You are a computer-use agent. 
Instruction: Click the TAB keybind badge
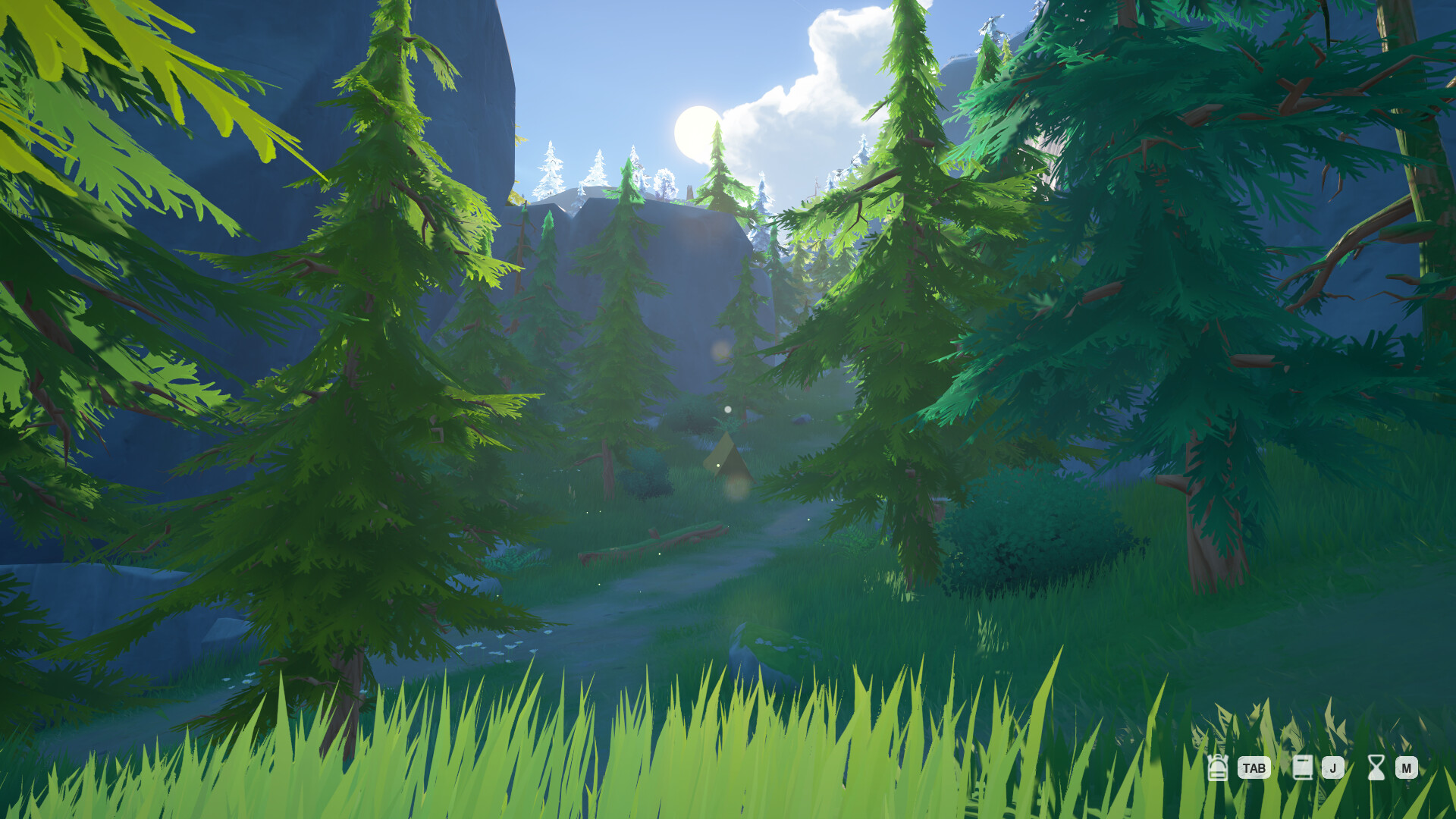click(1254, 768)
